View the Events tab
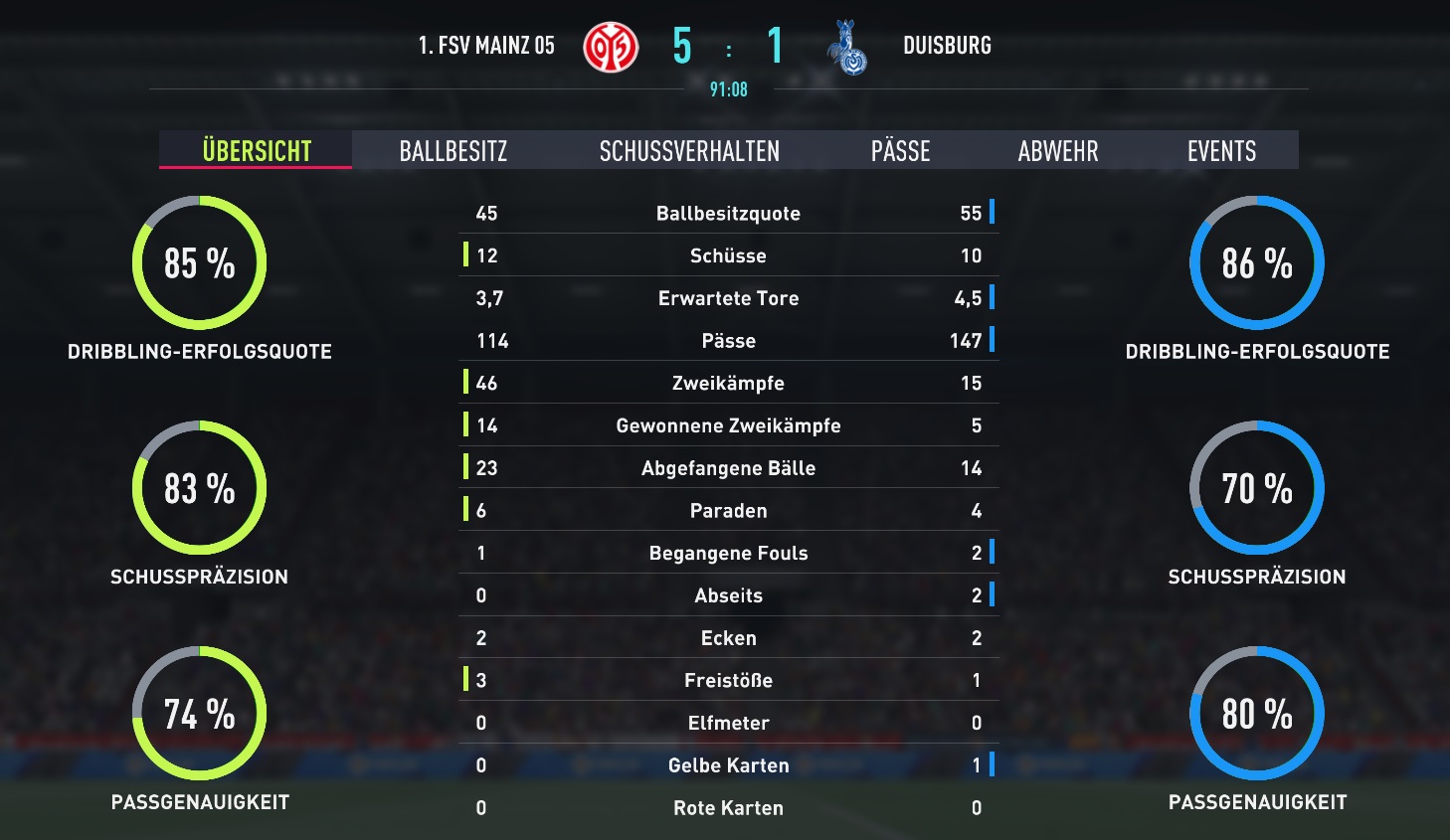Screen dimensions: 1450x840 click(x=1221, y=151)
